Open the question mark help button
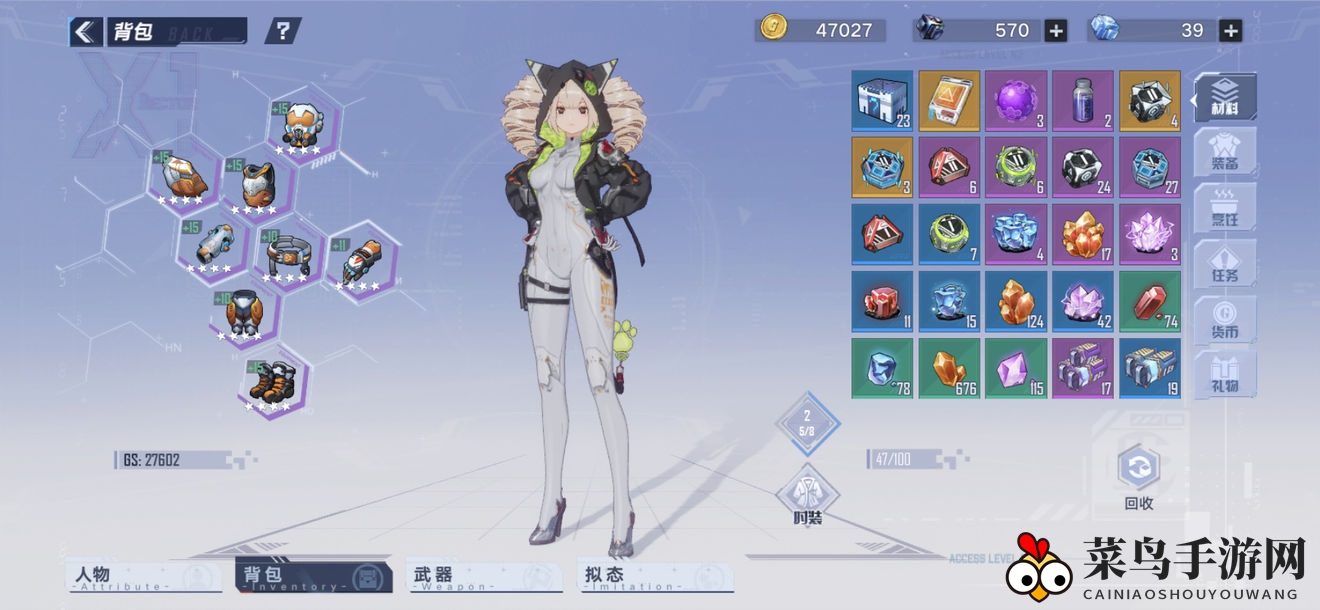 (x=283, y=31)
